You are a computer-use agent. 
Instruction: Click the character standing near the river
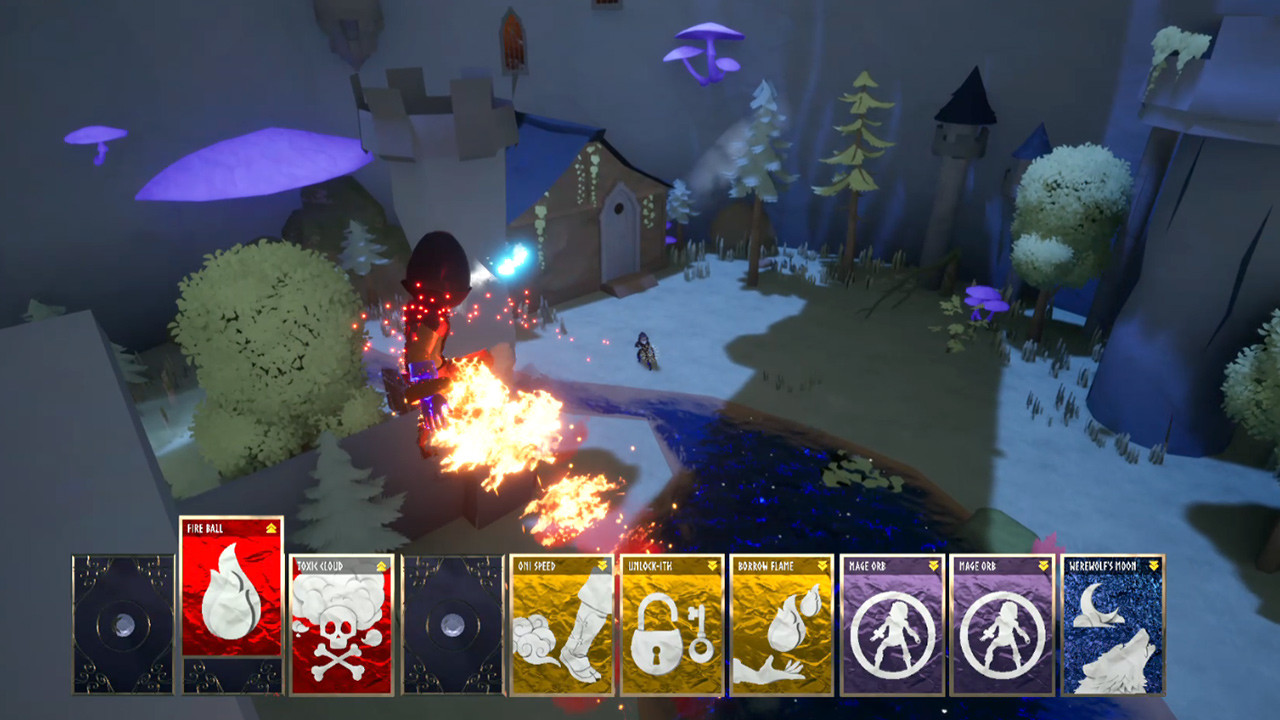[648, 352]
